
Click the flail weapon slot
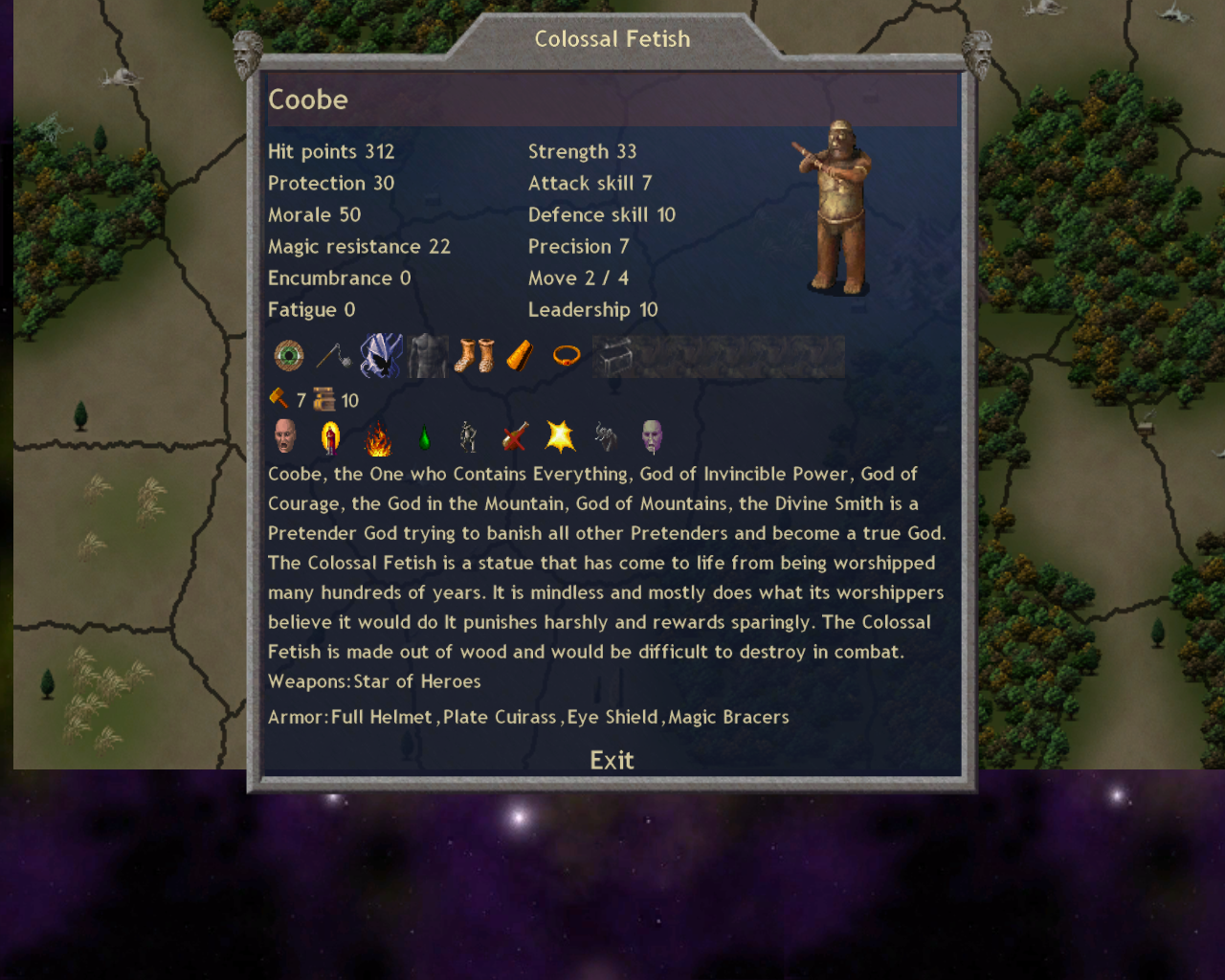(x=334, y=356)
